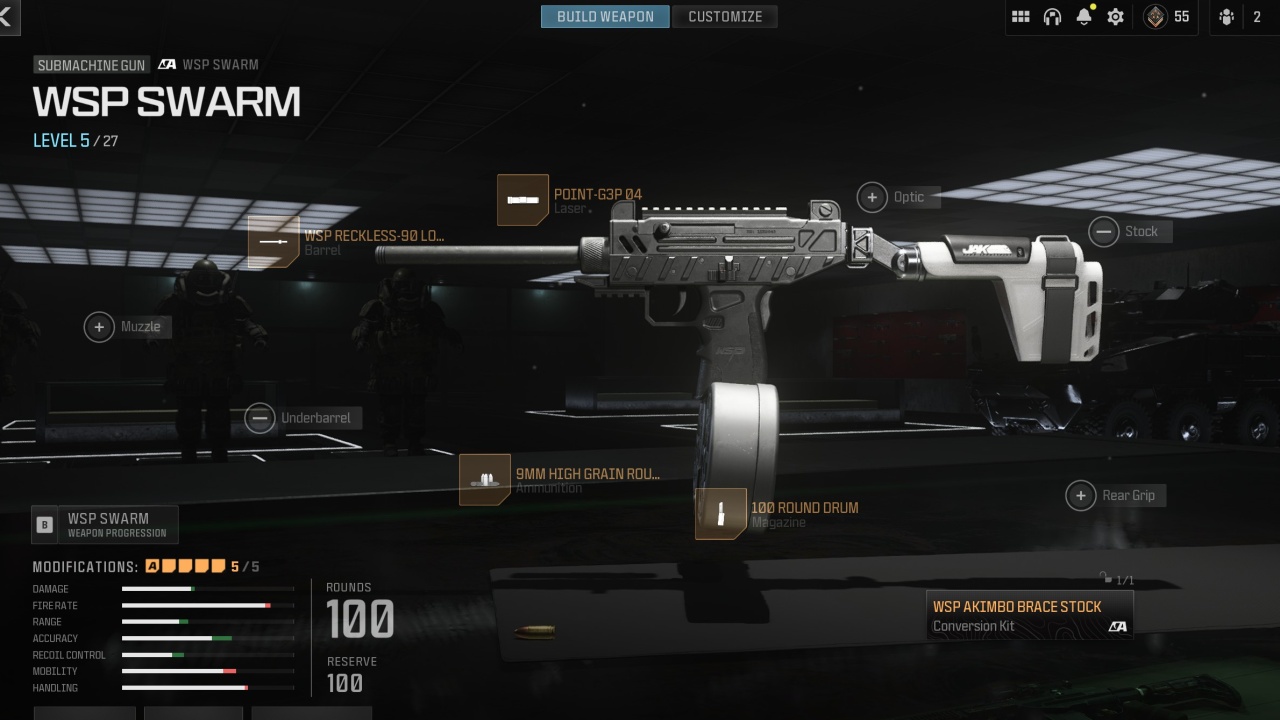Select the 100 Round Drum magazine slot
This screenshot has height=720, width=1280.
click(721, 514)
